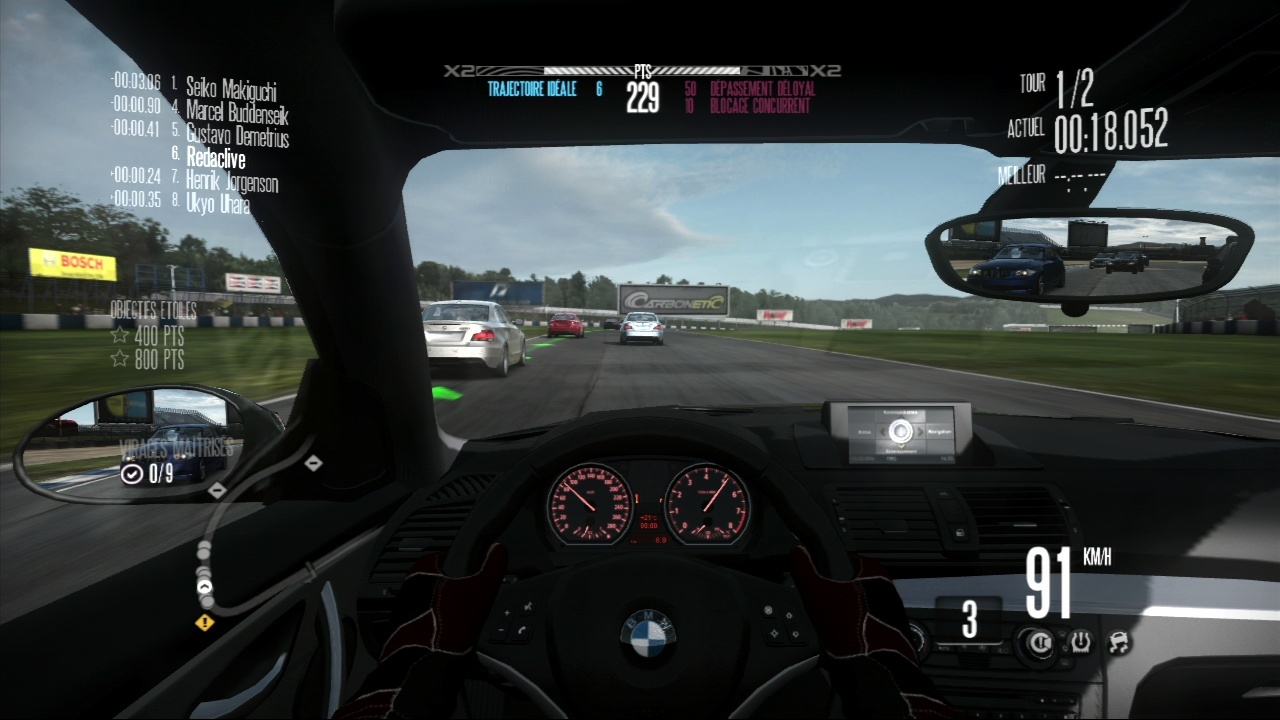
Task: Click the Trajectoire Idéale bonus label
Action: pyautogui.click(x=532, y=89)
